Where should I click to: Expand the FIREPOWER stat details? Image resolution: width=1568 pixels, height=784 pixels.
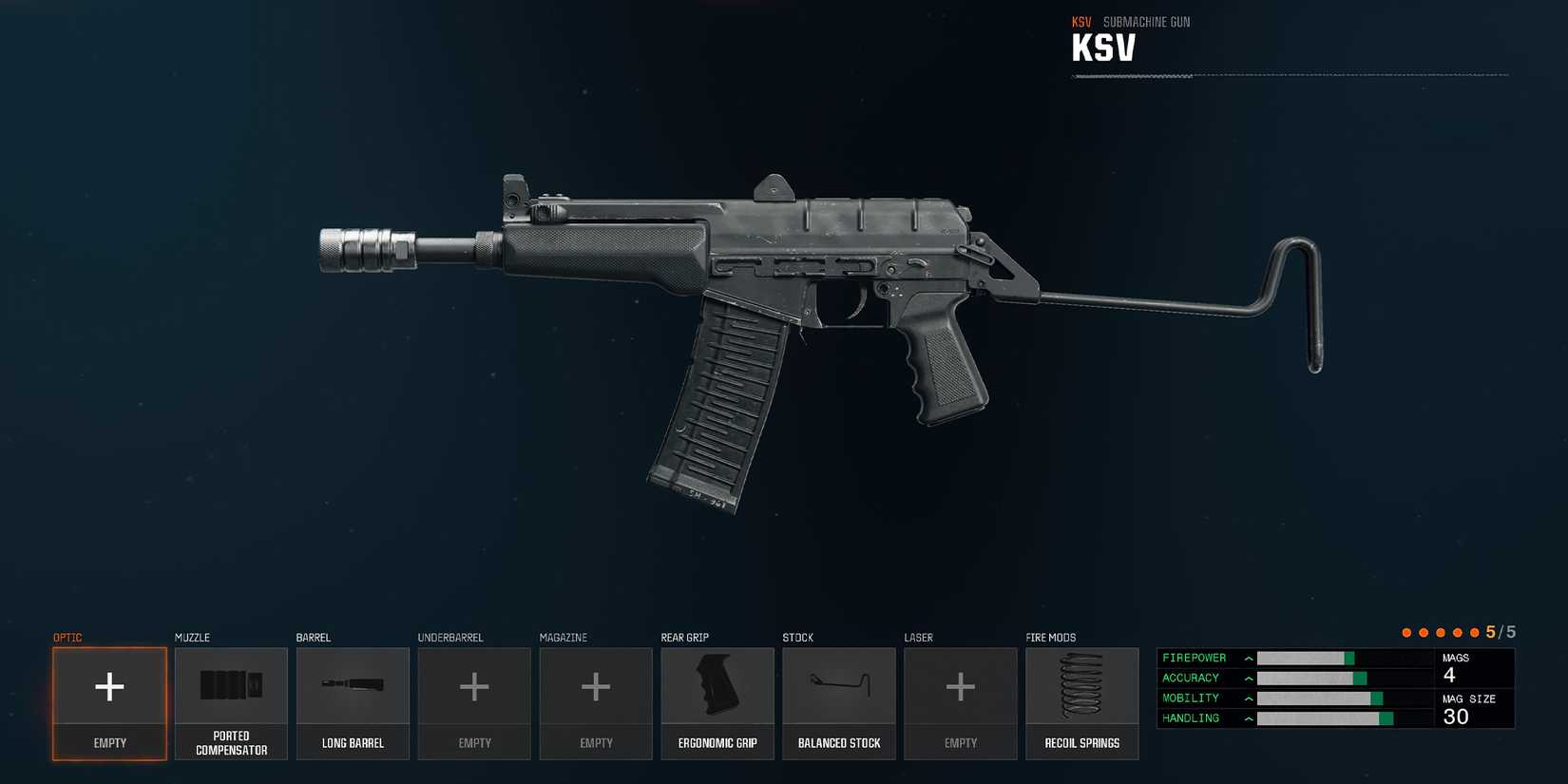1247,658
